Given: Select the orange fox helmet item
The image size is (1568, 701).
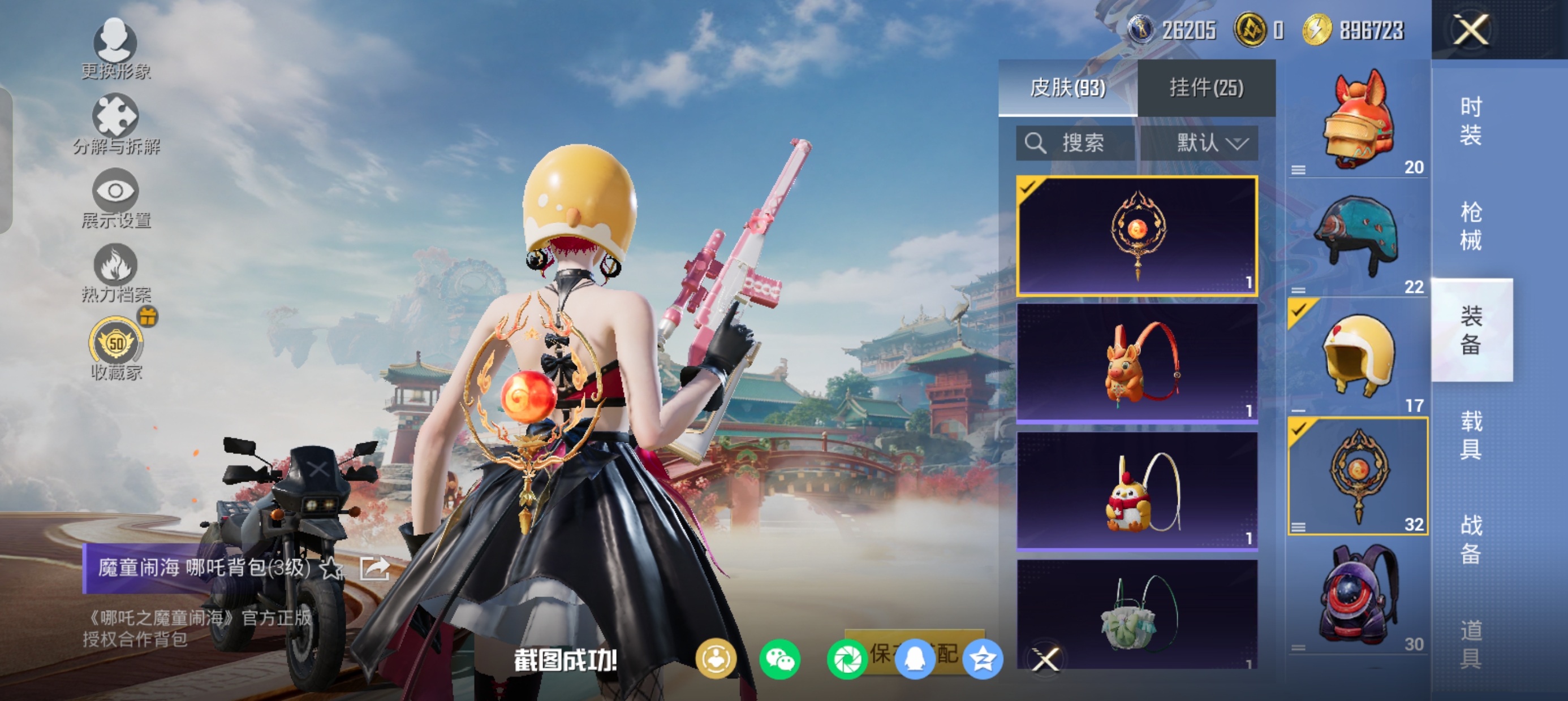Looking at the screenshot, I should [x=1358, y=122].
